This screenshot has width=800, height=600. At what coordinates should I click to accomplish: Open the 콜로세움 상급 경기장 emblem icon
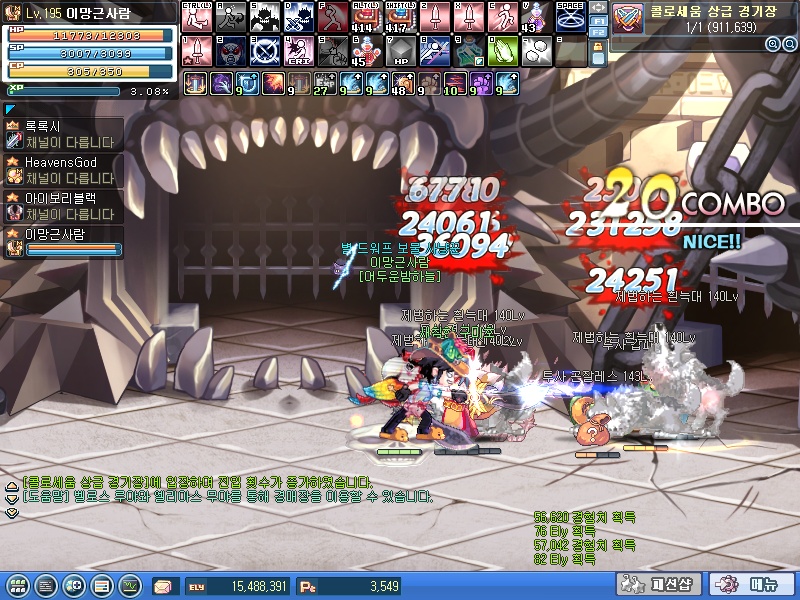pyautogui.click(x=628, y=18)
